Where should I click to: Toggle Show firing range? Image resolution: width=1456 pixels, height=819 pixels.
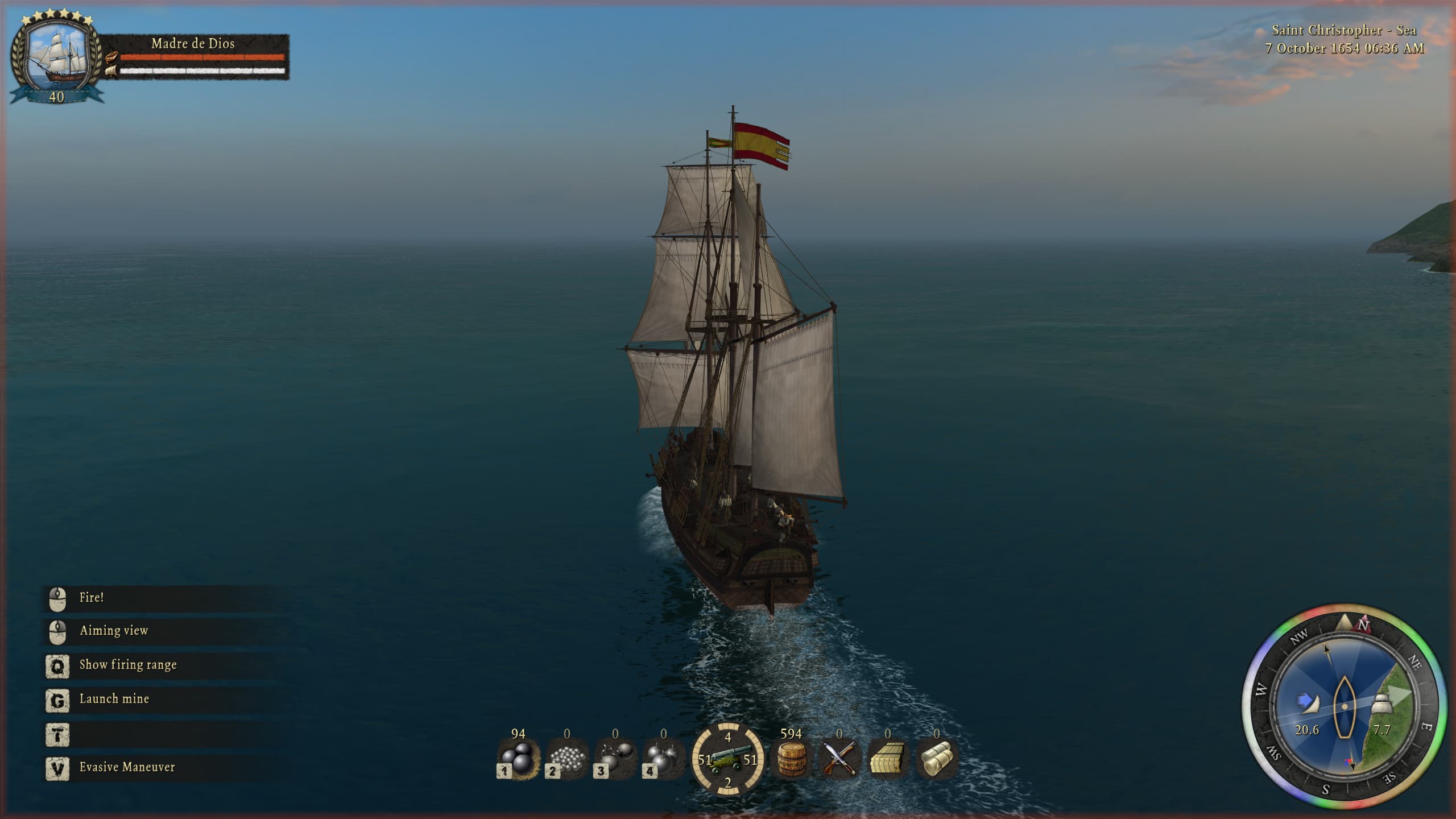[x=129, y=664]
